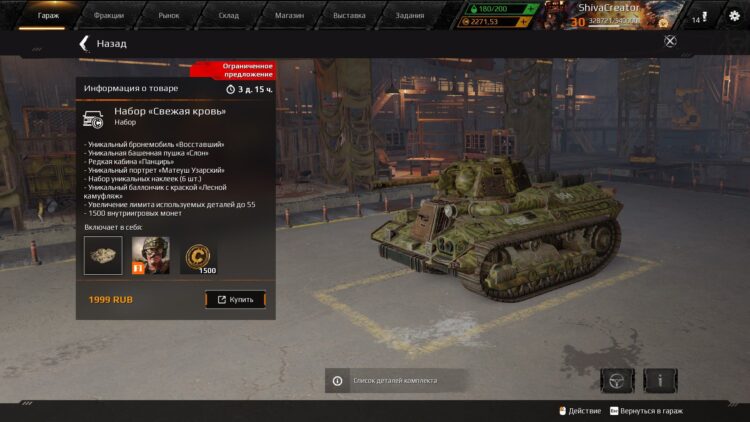Buy the pack with the Купить button

click(x=236, y=299)
